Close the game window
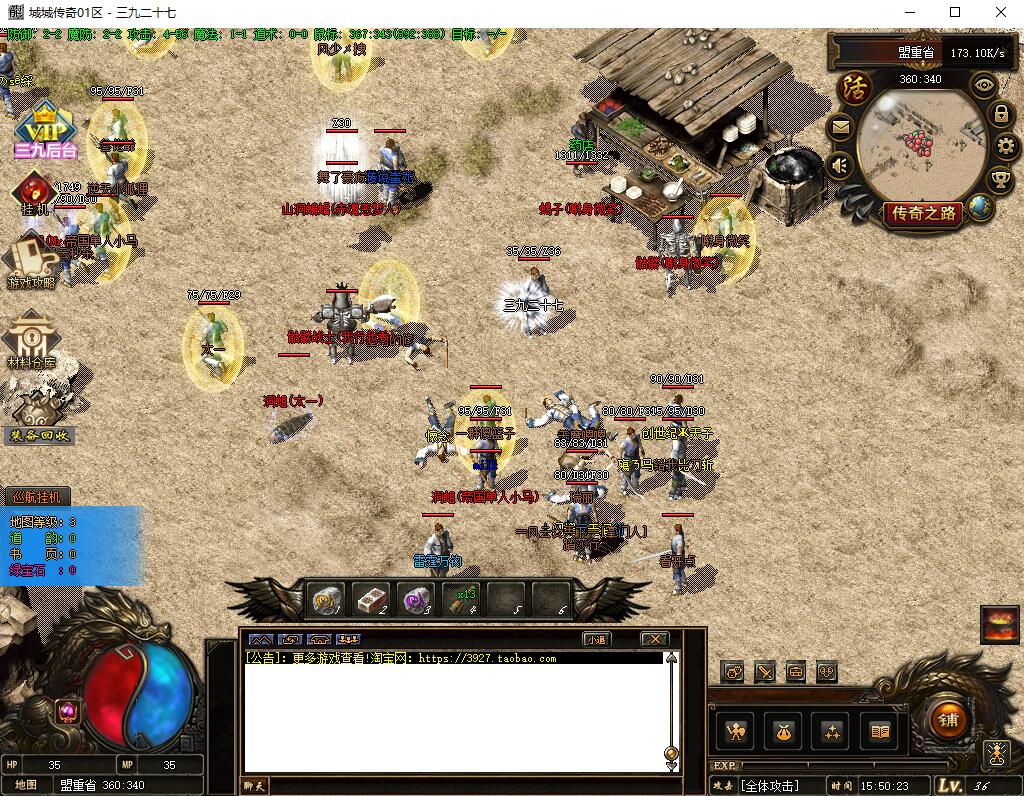 (1001, 13)
